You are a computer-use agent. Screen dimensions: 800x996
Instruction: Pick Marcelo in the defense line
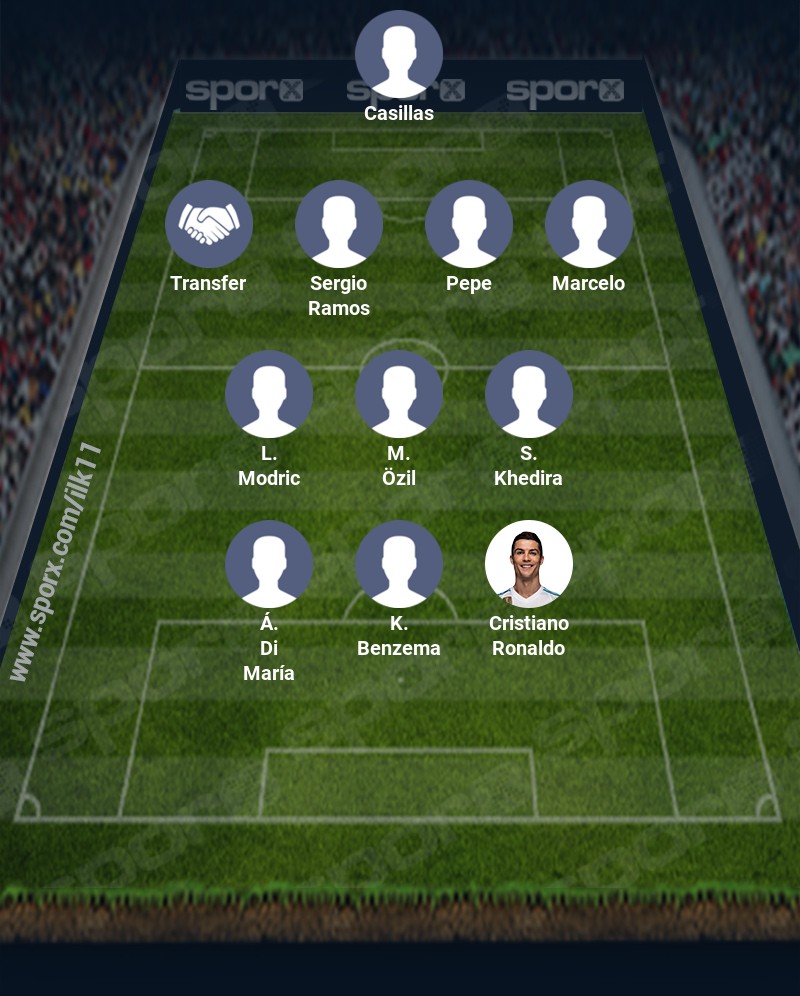(589, 224)
